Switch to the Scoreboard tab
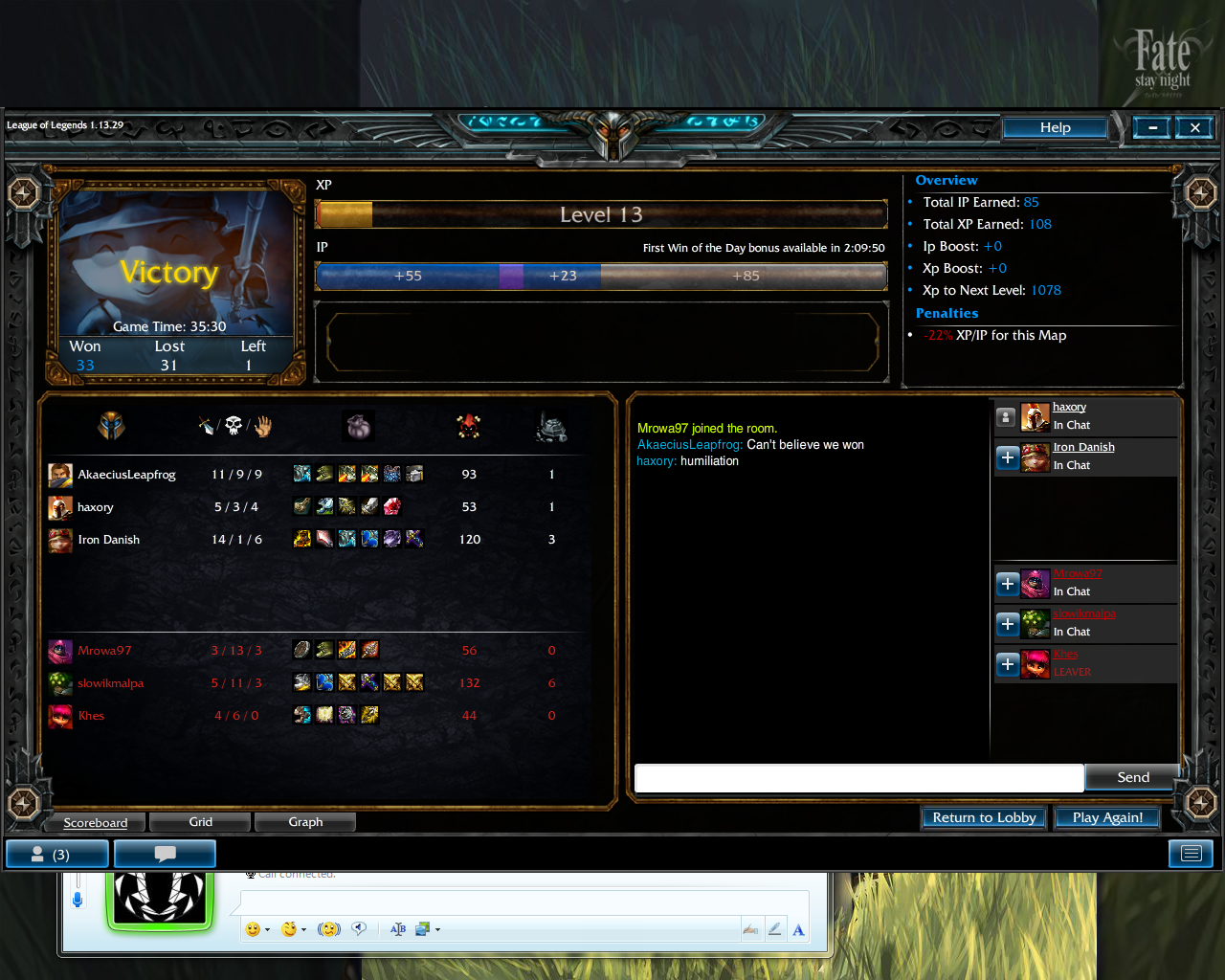This screenshot has width=1225, height=980. 95,822
